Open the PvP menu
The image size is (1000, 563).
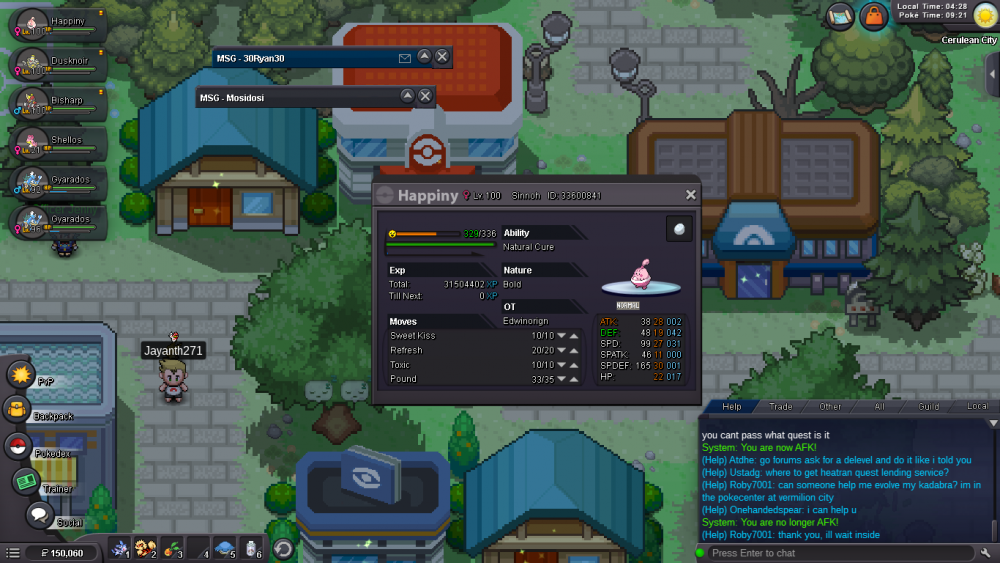[21, 375]
